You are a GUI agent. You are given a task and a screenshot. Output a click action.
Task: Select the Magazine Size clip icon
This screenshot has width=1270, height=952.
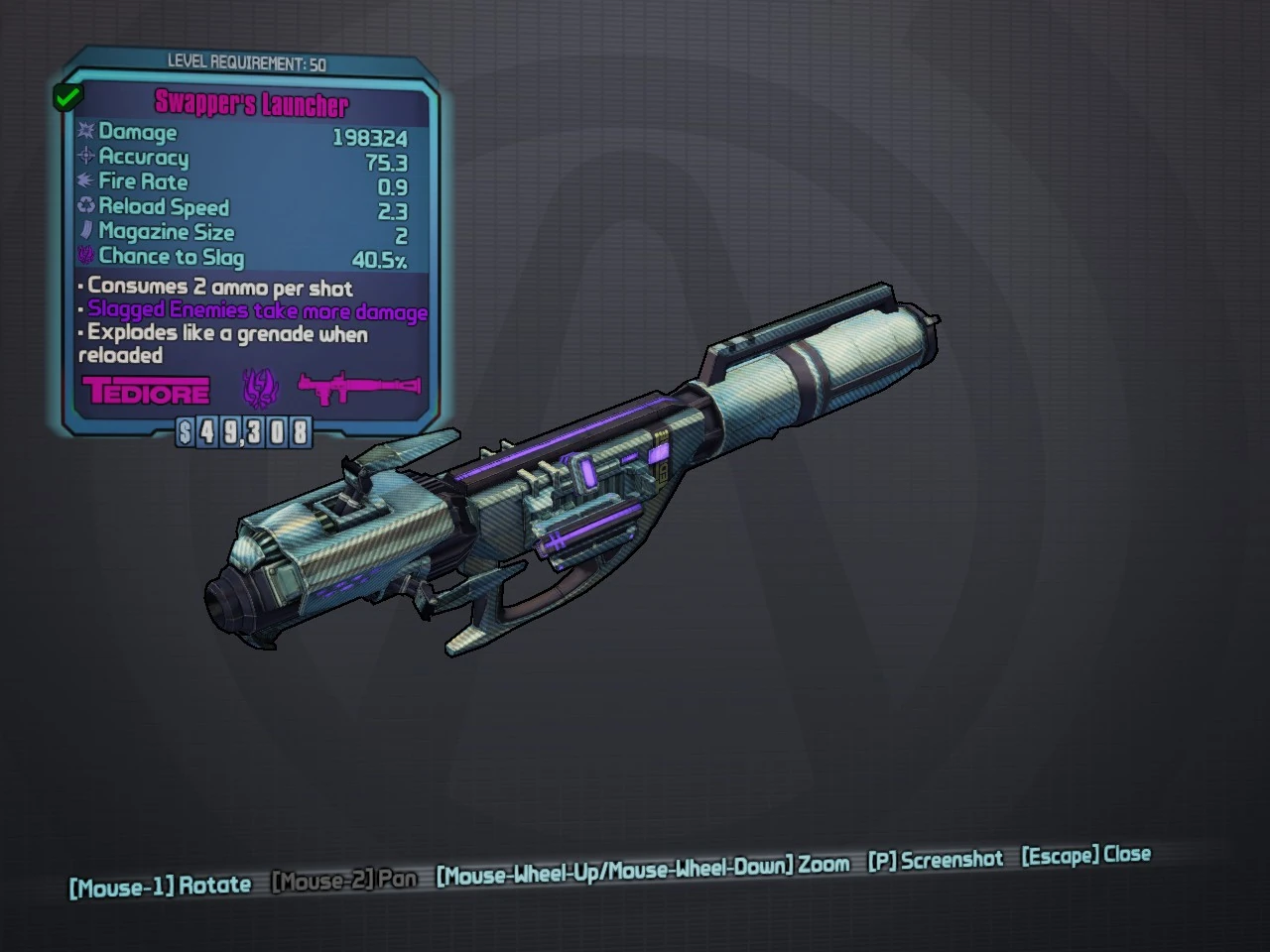86,231
